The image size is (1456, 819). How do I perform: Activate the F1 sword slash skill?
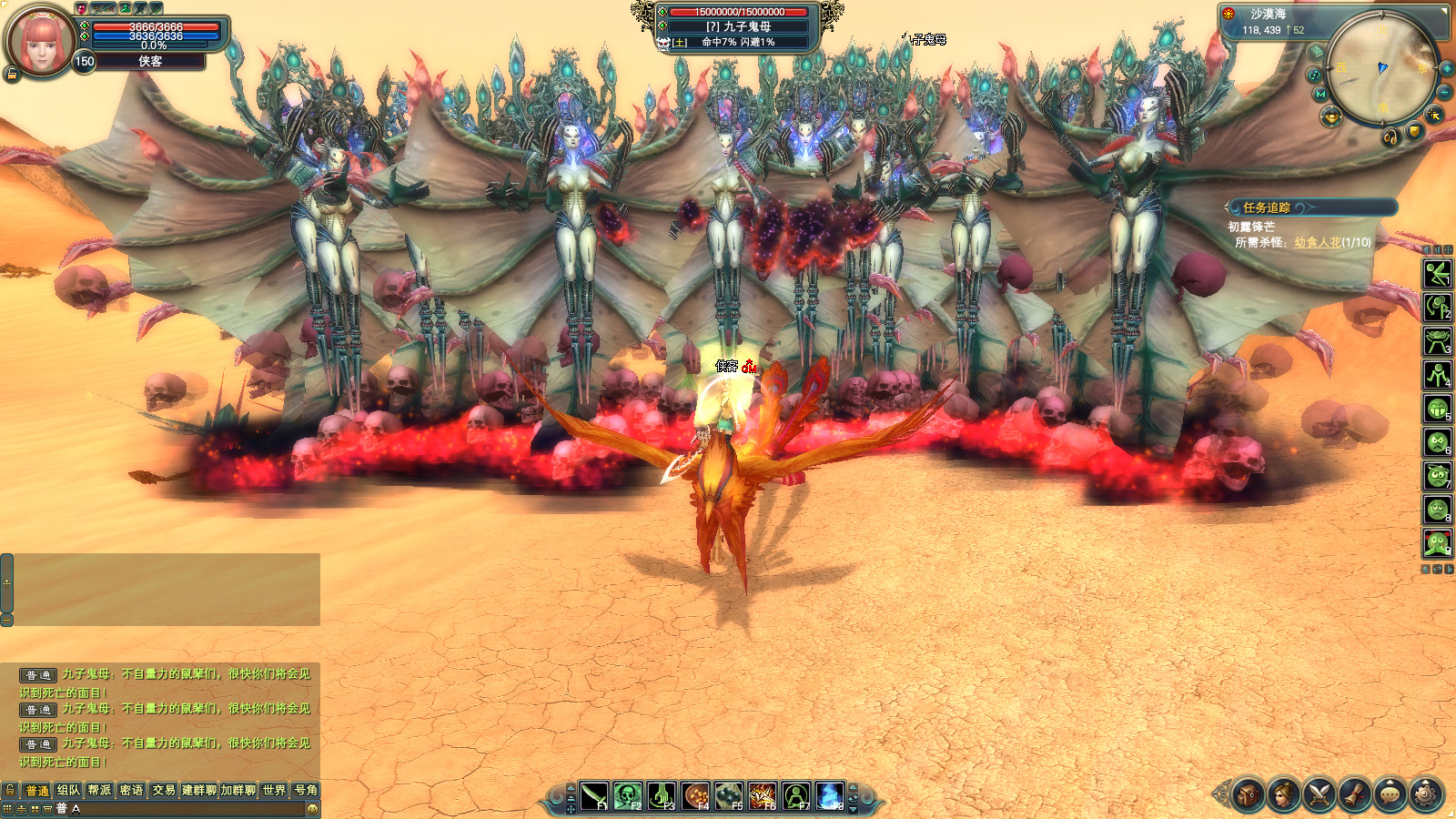[594, 796]
